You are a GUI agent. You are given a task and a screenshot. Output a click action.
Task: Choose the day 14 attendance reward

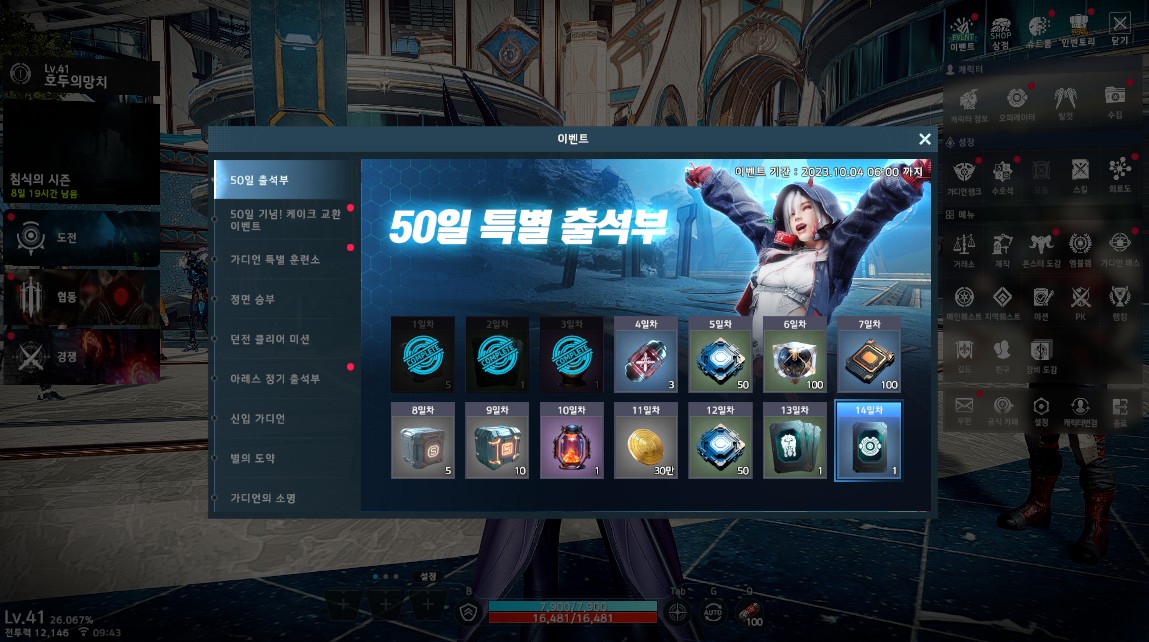pyautogui.click(x=868, y=442)
